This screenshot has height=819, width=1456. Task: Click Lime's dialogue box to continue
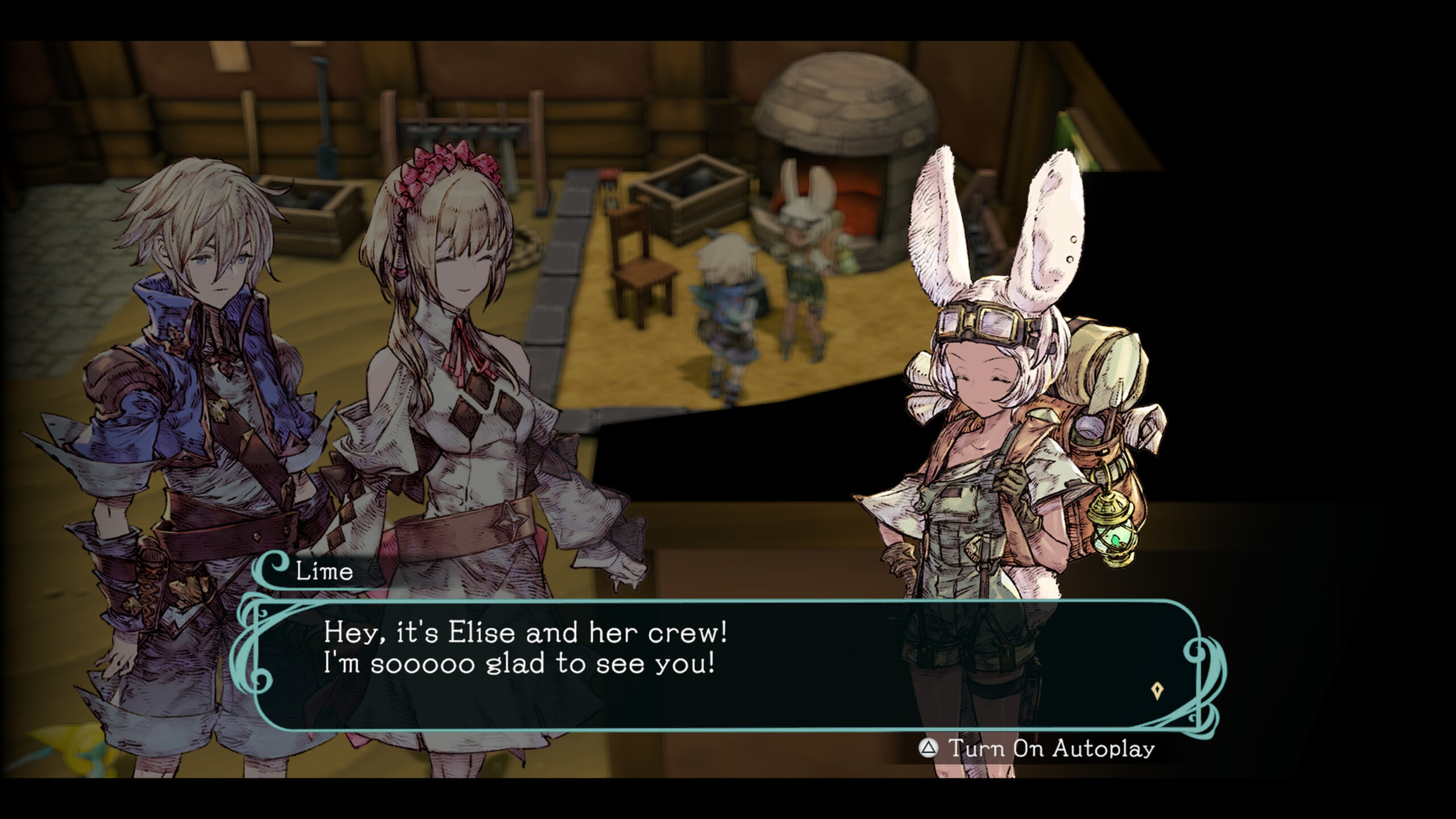pyautogui.click(x=722, y=664)
